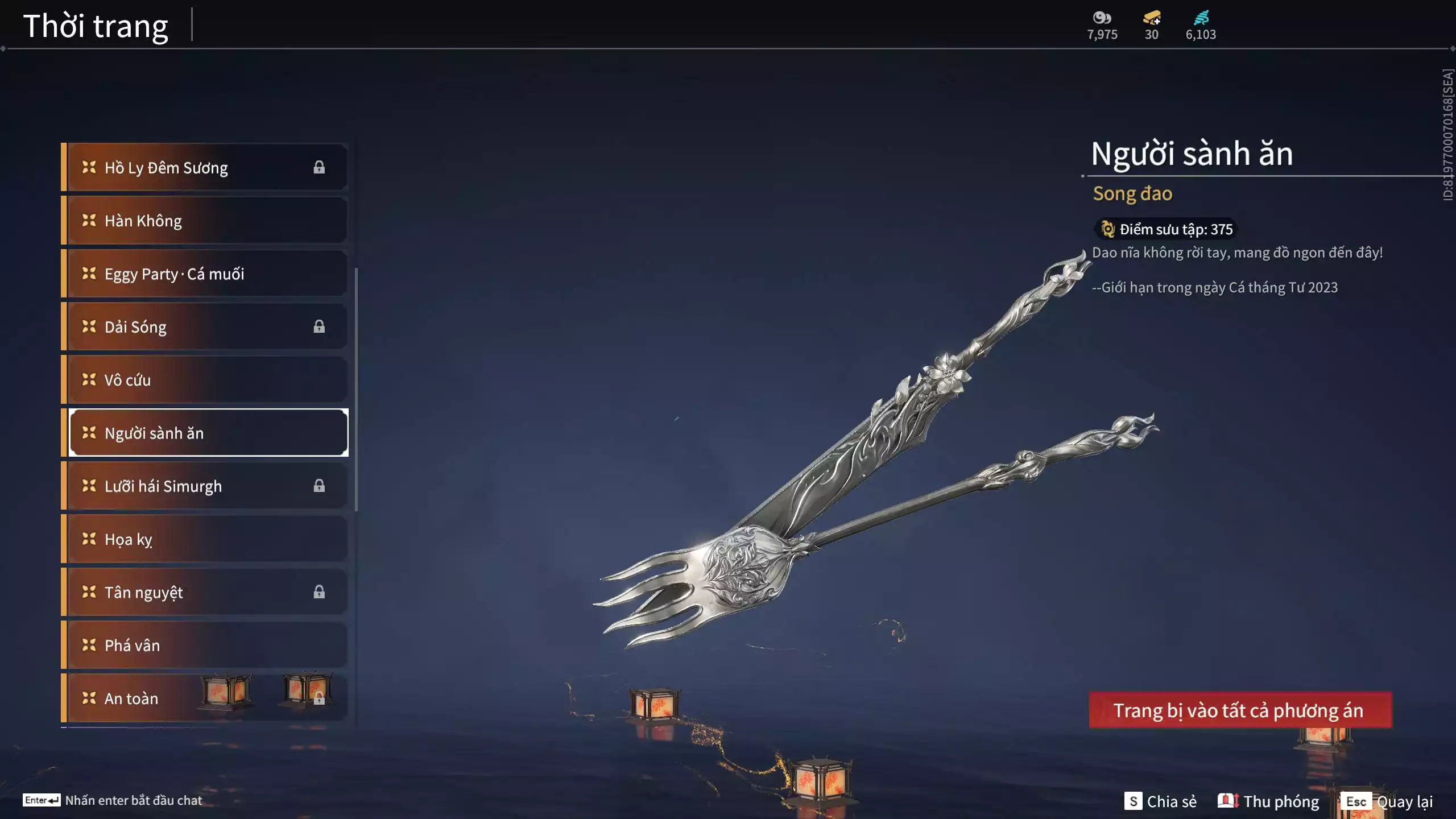Select the Lưỡi hái Simurgh skin

pos(205,486)
